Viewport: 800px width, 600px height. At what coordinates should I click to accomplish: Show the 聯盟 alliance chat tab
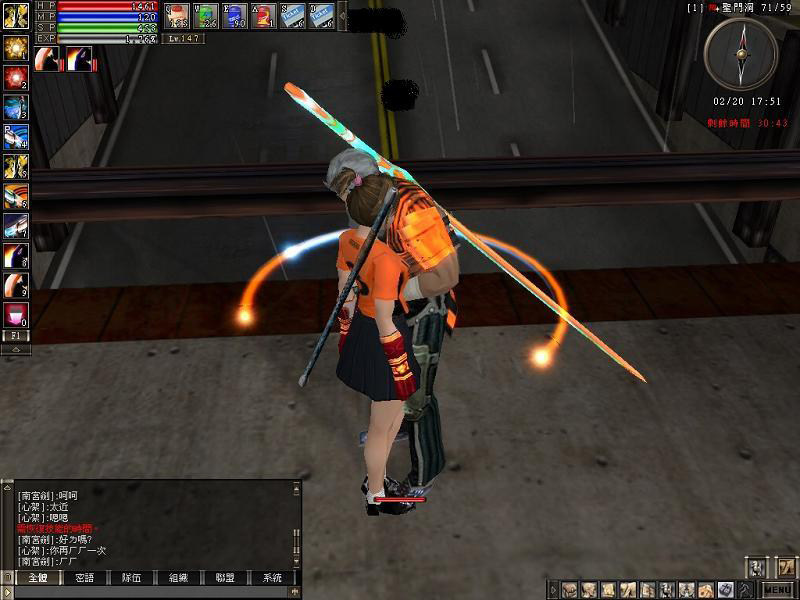pyautogui.click(x=225, y=578)
